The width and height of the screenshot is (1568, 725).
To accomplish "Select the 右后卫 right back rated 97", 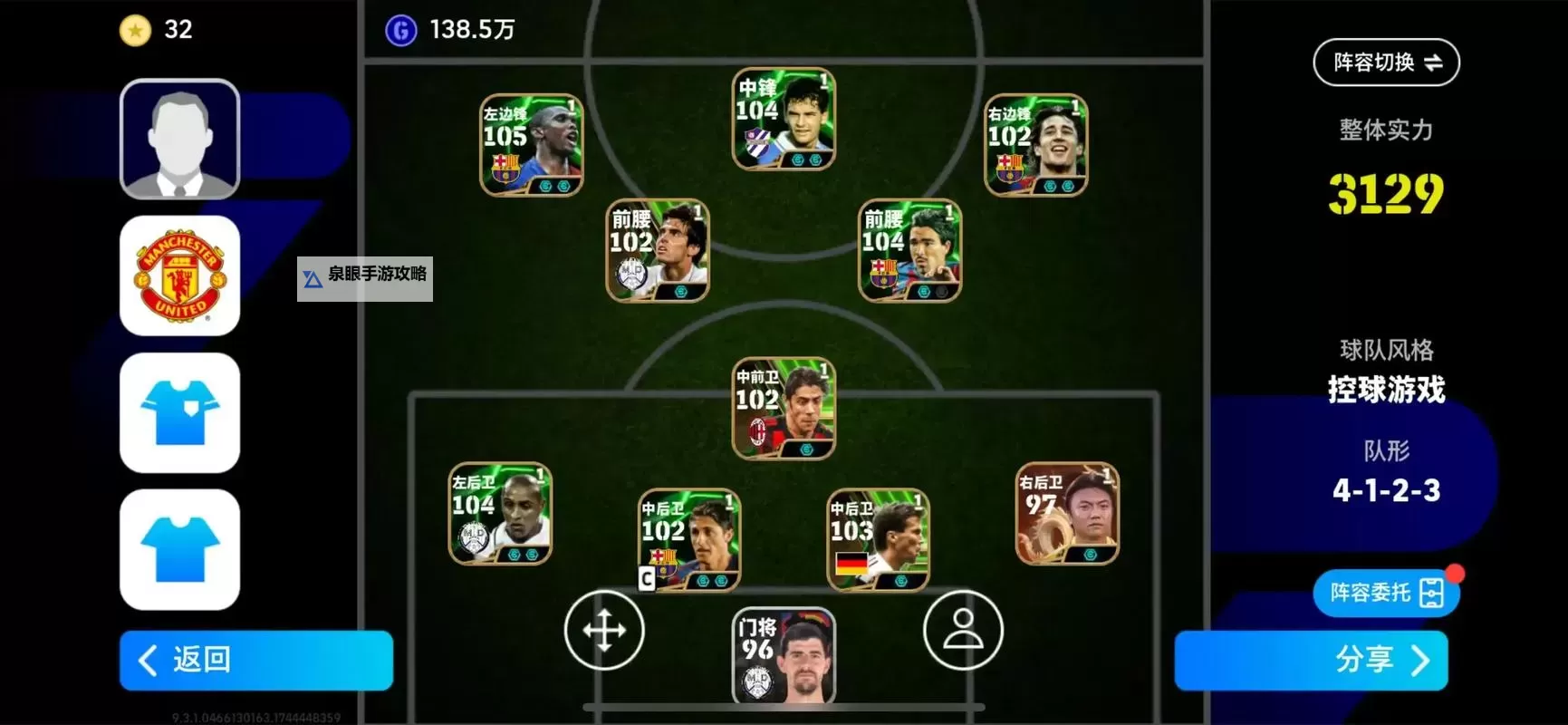I will [x=1065, y=514].
